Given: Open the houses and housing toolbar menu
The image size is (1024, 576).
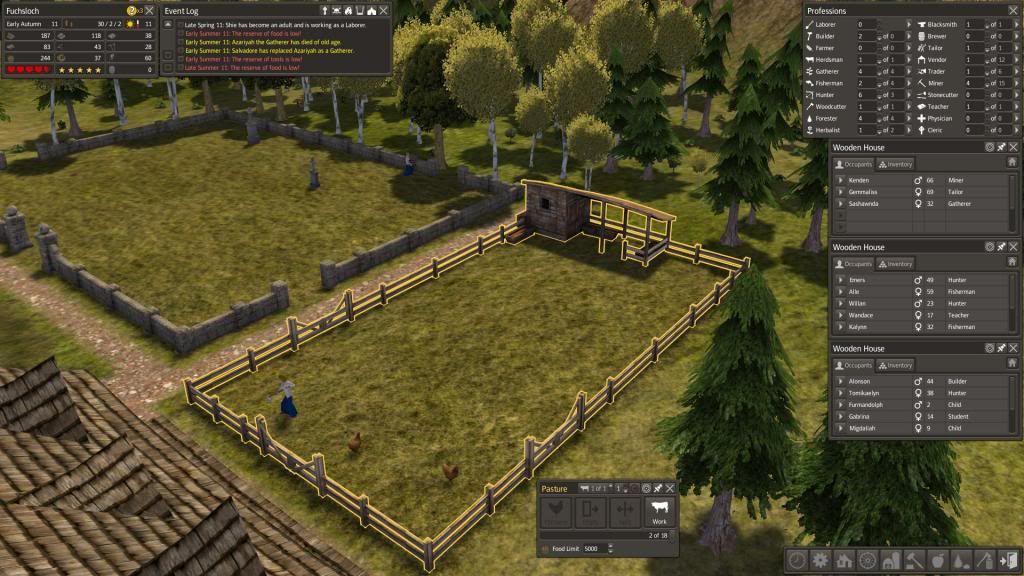Looking at the screenshot, I should click(844, 561).
